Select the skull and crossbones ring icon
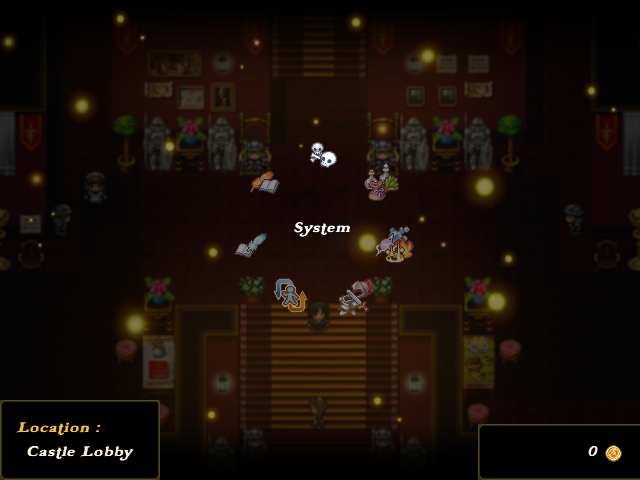 point(322,154)
